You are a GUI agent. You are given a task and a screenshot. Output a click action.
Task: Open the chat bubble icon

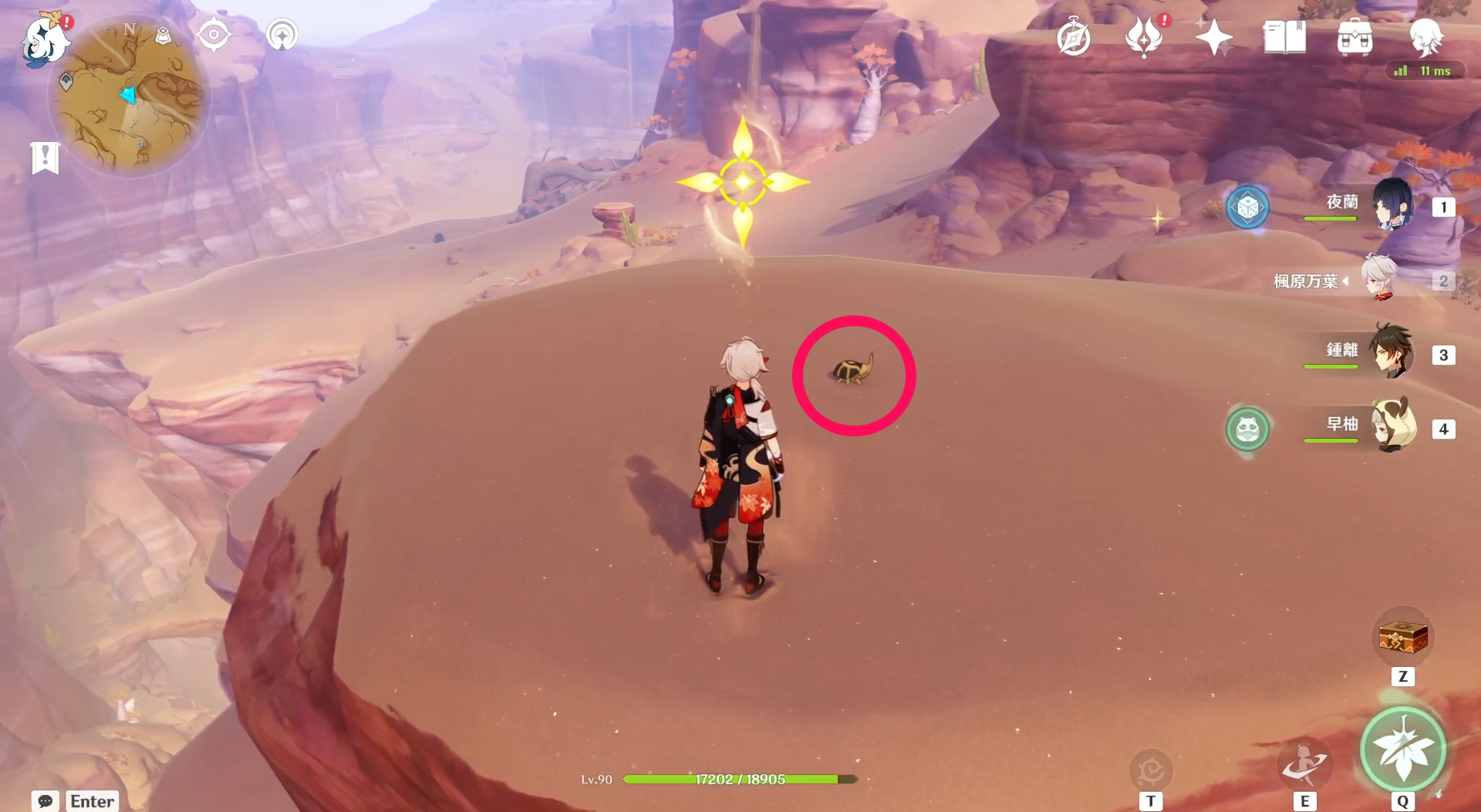[45, 802]
